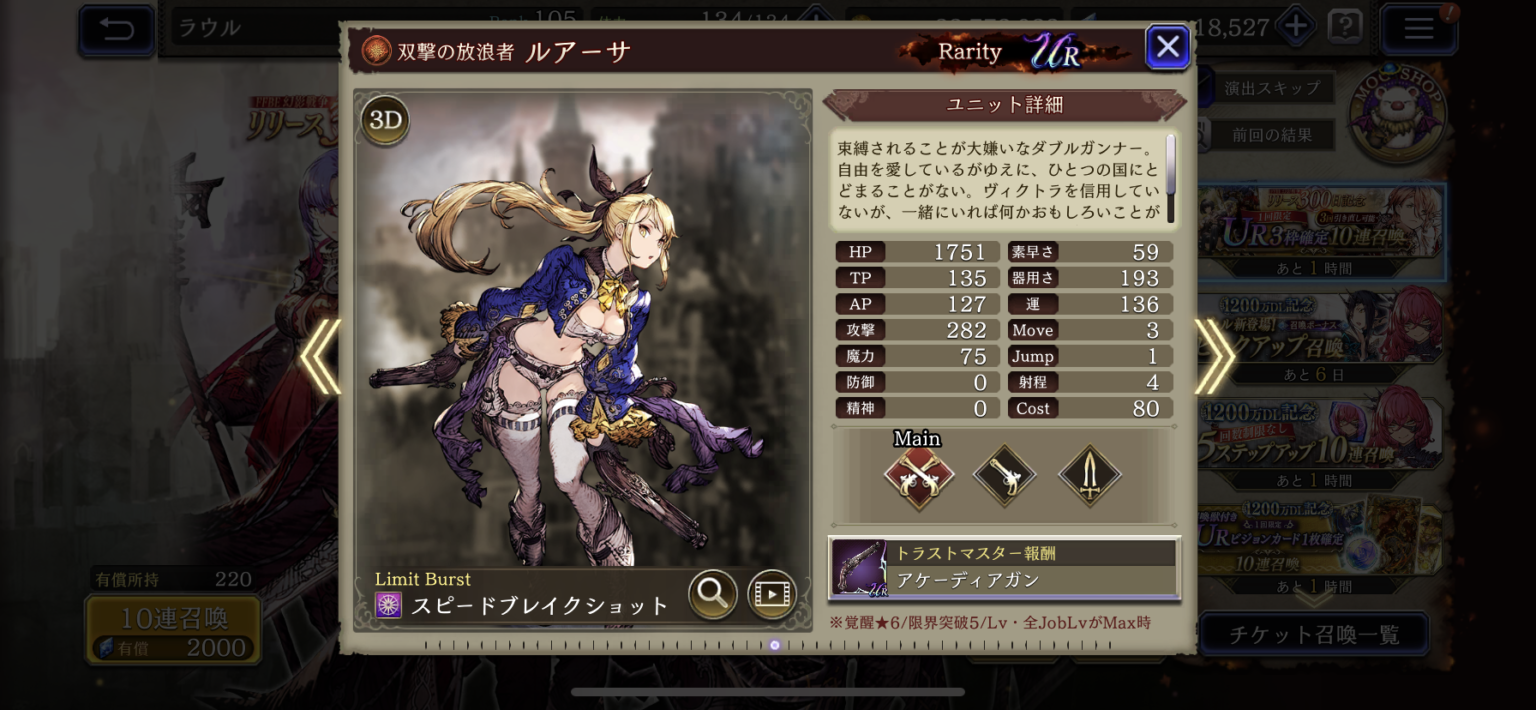Add more currency with the plus button
The image size is (1536, 710).
1296,27
